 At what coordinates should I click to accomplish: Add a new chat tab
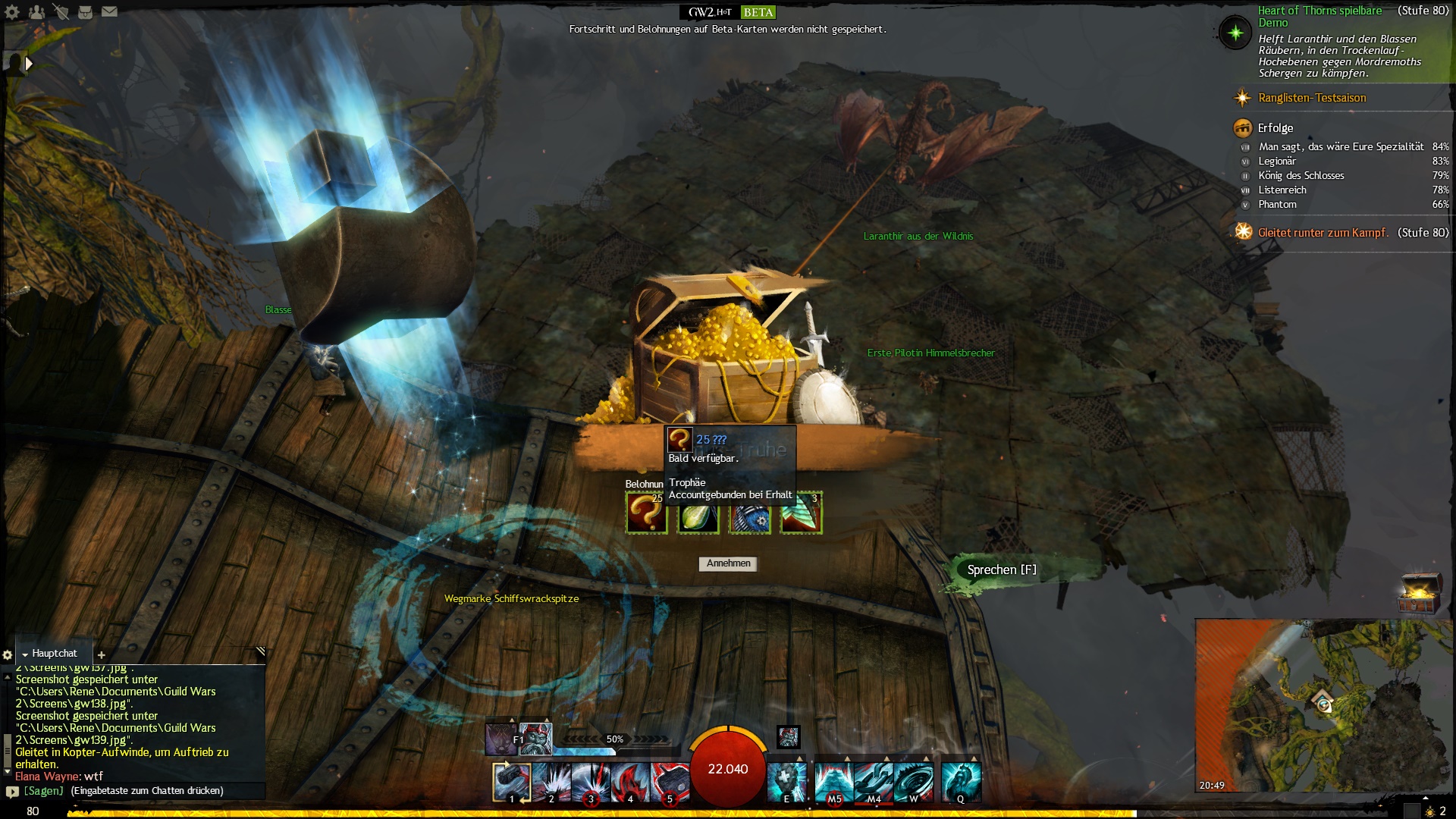click(x=102, y=654)
